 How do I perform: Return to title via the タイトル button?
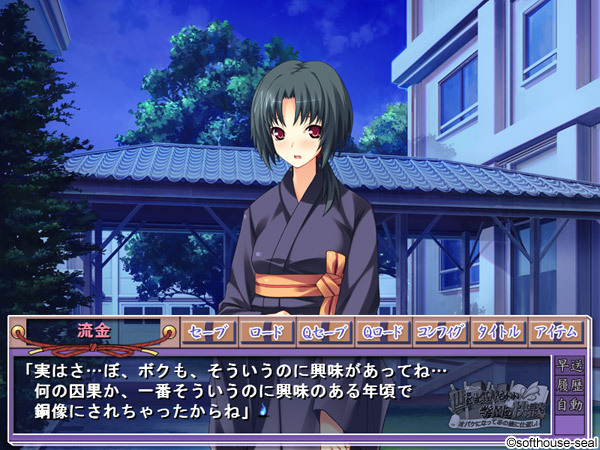pos(499,332)
